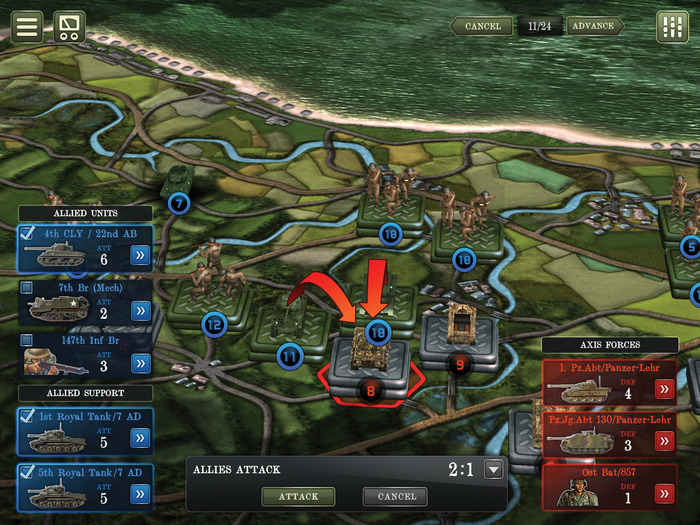Image resolution: width=700 pixels, height=525 pixels.
Task: Expand the 7th Br (Mech) info arrow
Action: click(x=140, y=310)
